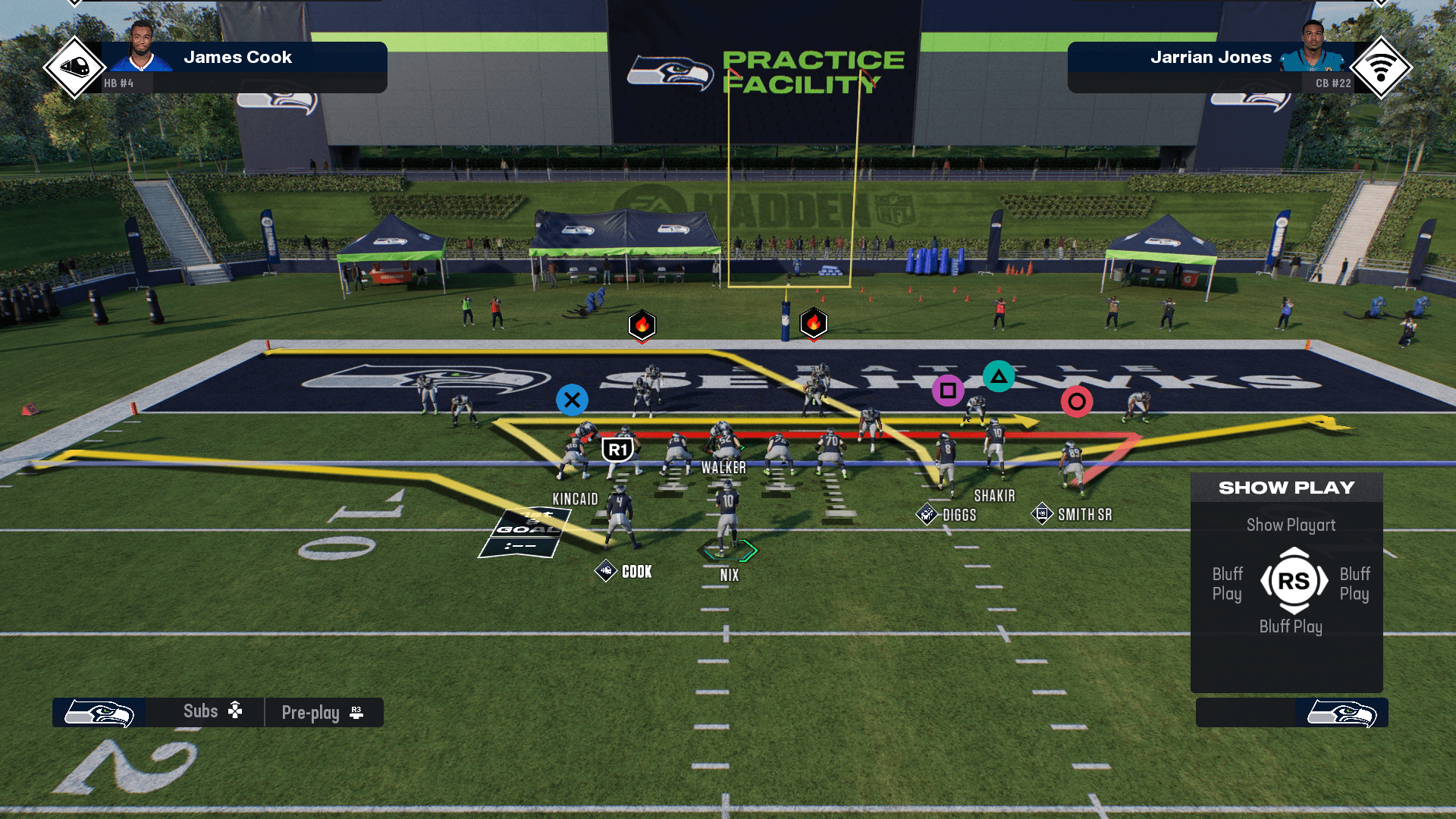Image resolution: width=1456 pixels, height=819 pixels.
Task: Select the SMITH SR receiver name tag
Action: [x=1084, y=515]
